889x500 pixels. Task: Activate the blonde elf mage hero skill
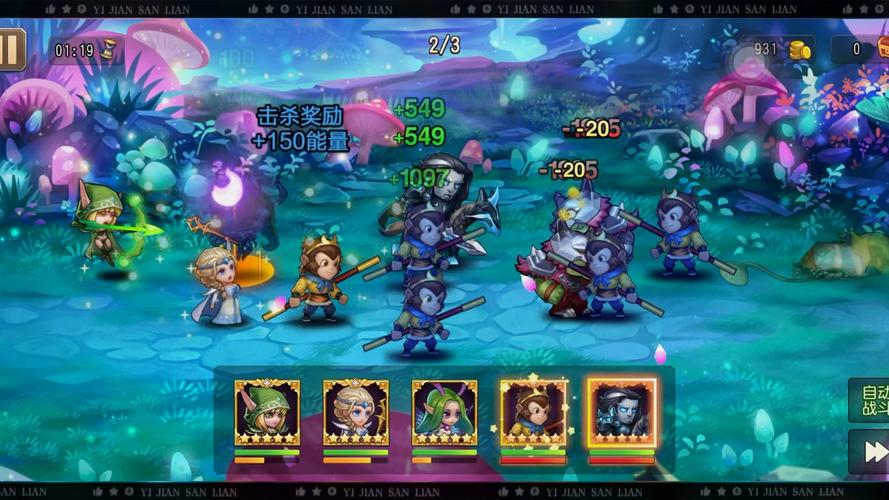[356, 412]
